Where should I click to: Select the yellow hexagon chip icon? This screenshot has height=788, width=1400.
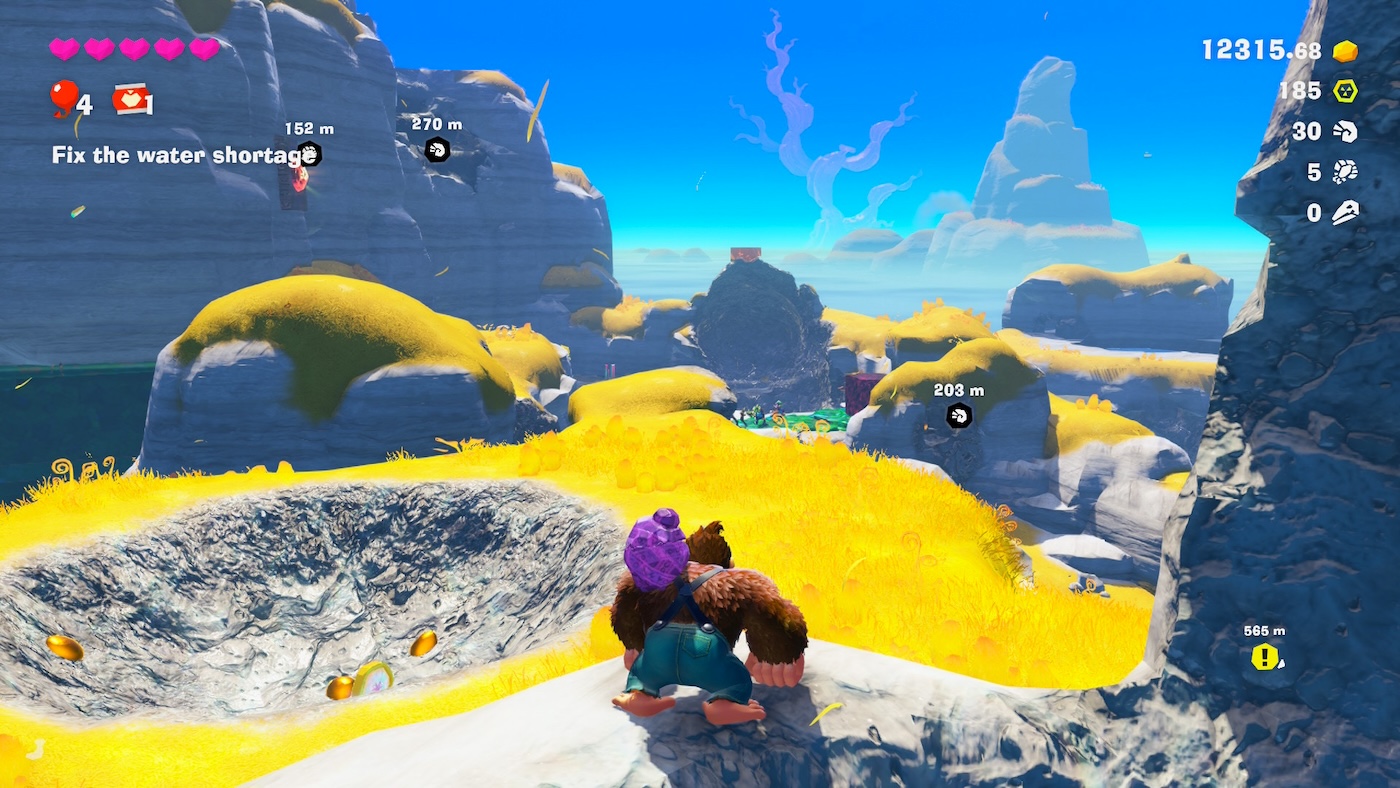1345,91
